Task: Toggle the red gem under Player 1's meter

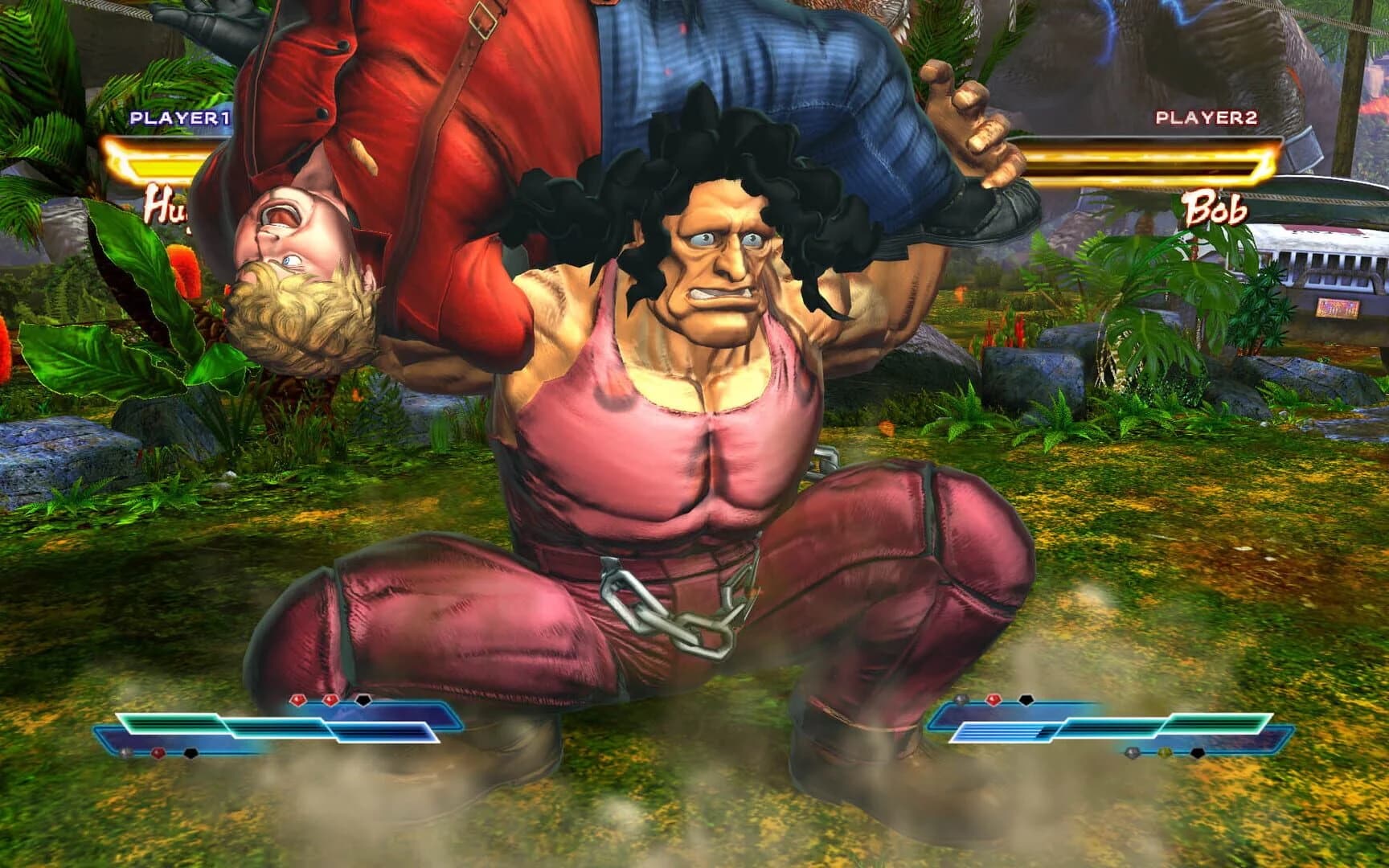Action: click(158, 754)
